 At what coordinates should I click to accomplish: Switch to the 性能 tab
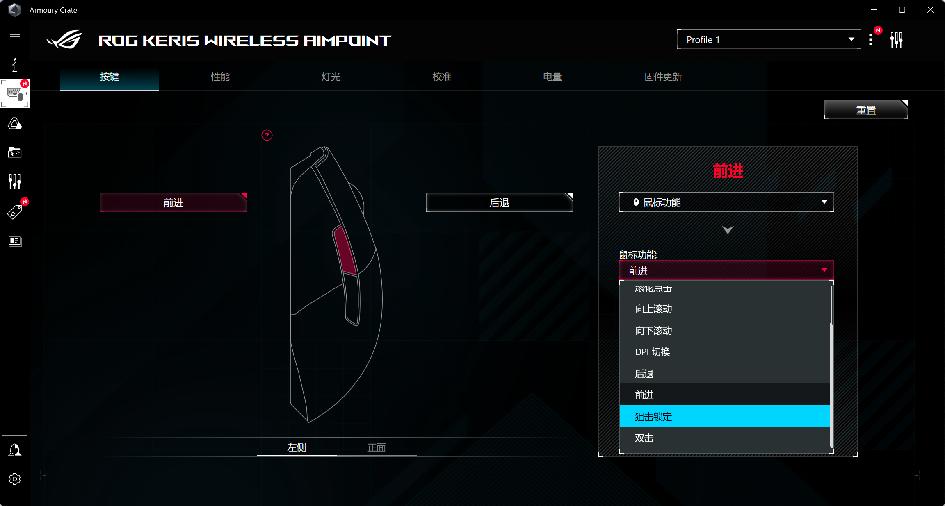pos(220,77)
